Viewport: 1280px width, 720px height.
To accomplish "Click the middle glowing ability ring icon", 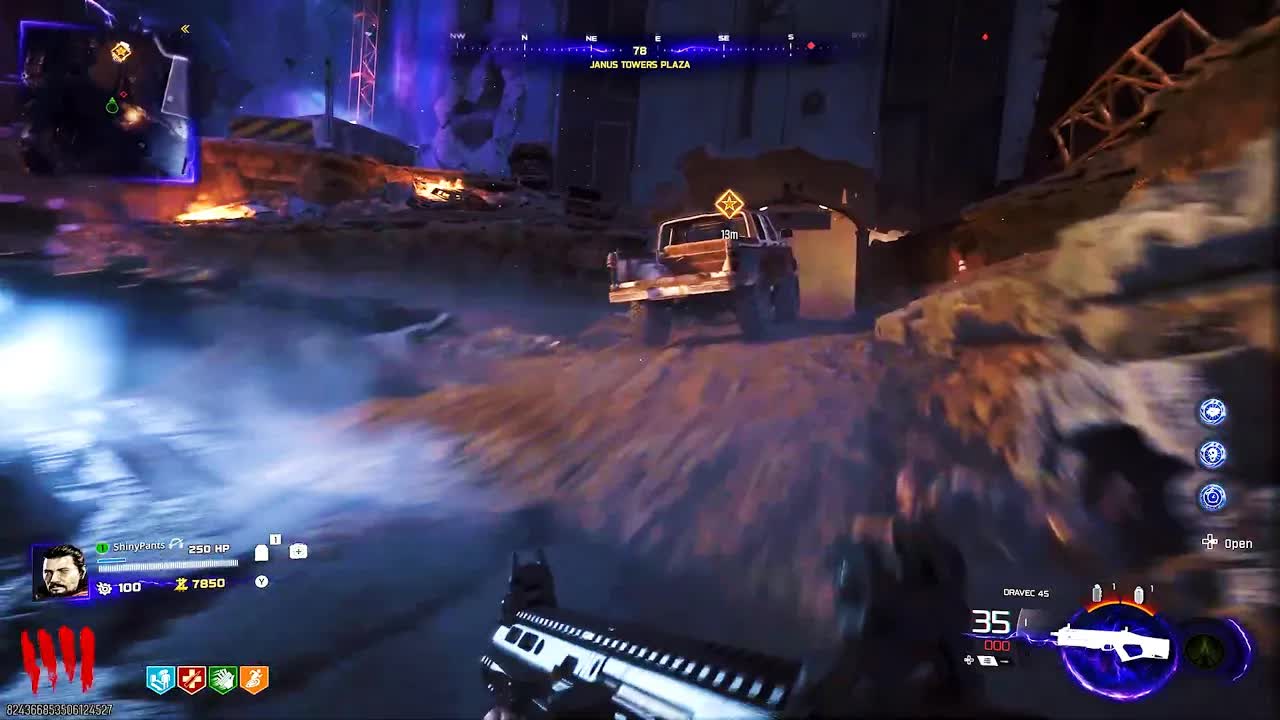I will (1211, 452).
